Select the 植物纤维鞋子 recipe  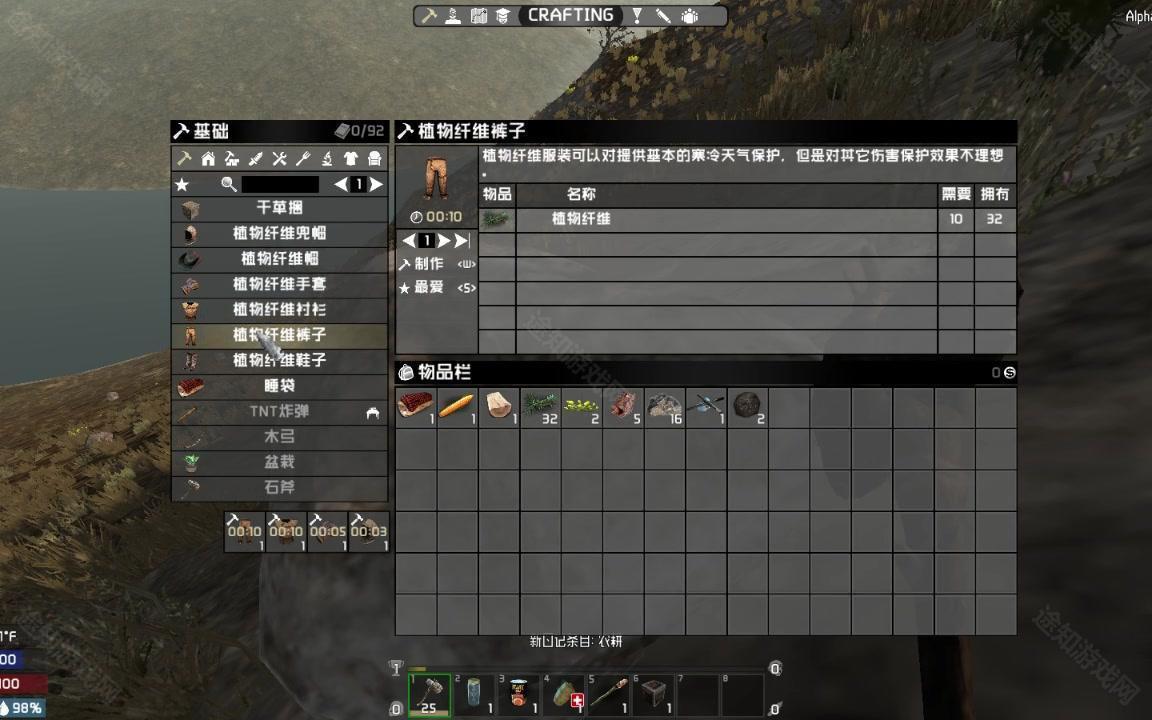279,360
